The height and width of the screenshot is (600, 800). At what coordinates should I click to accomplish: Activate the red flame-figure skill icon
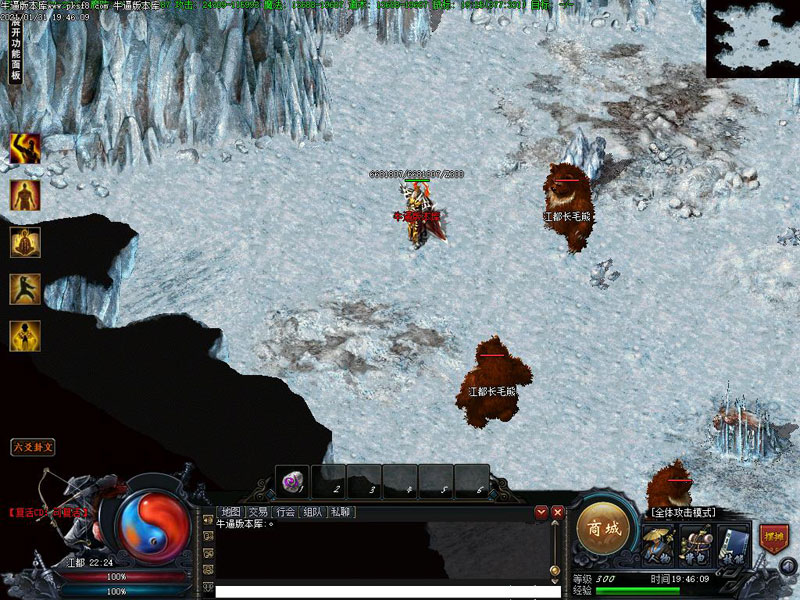click(x=25, y=195)
